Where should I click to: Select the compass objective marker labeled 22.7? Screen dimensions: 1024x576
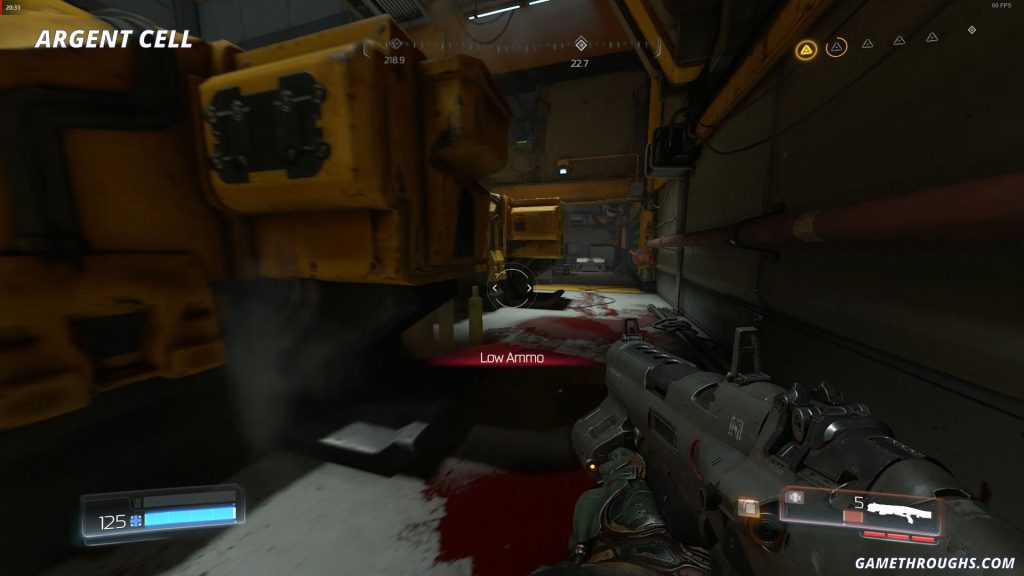[x=580, y=44]
